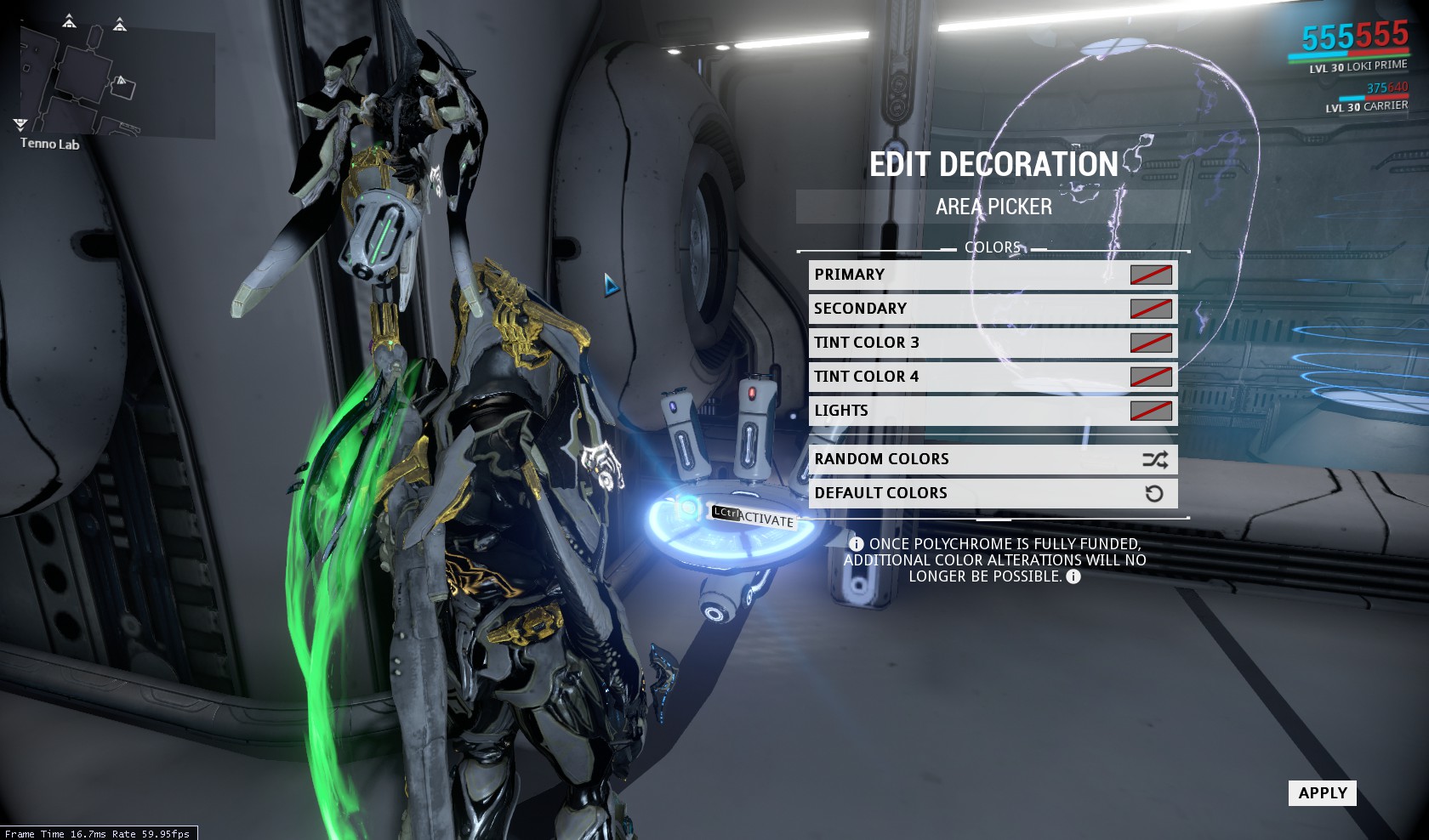Viewport: 1429px width, 840px height.
Task: Open the Area Picker option
Action: (x=993, y=207)
